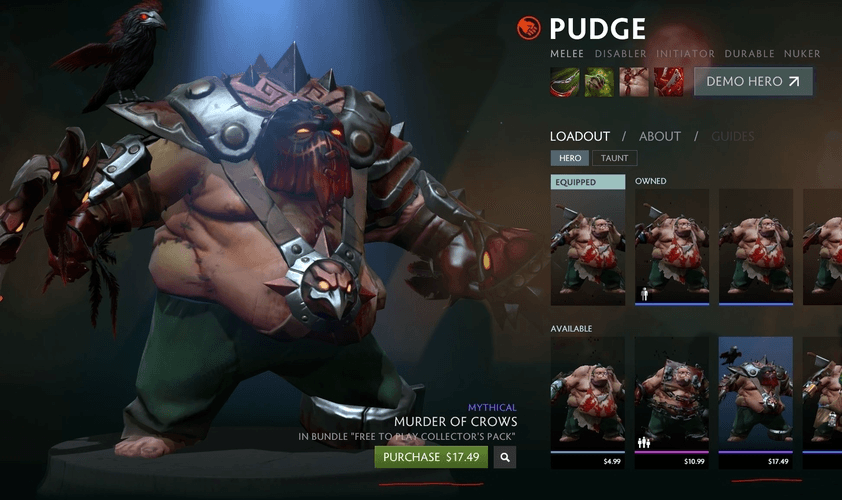Open the Guides tab

[733, 136]
